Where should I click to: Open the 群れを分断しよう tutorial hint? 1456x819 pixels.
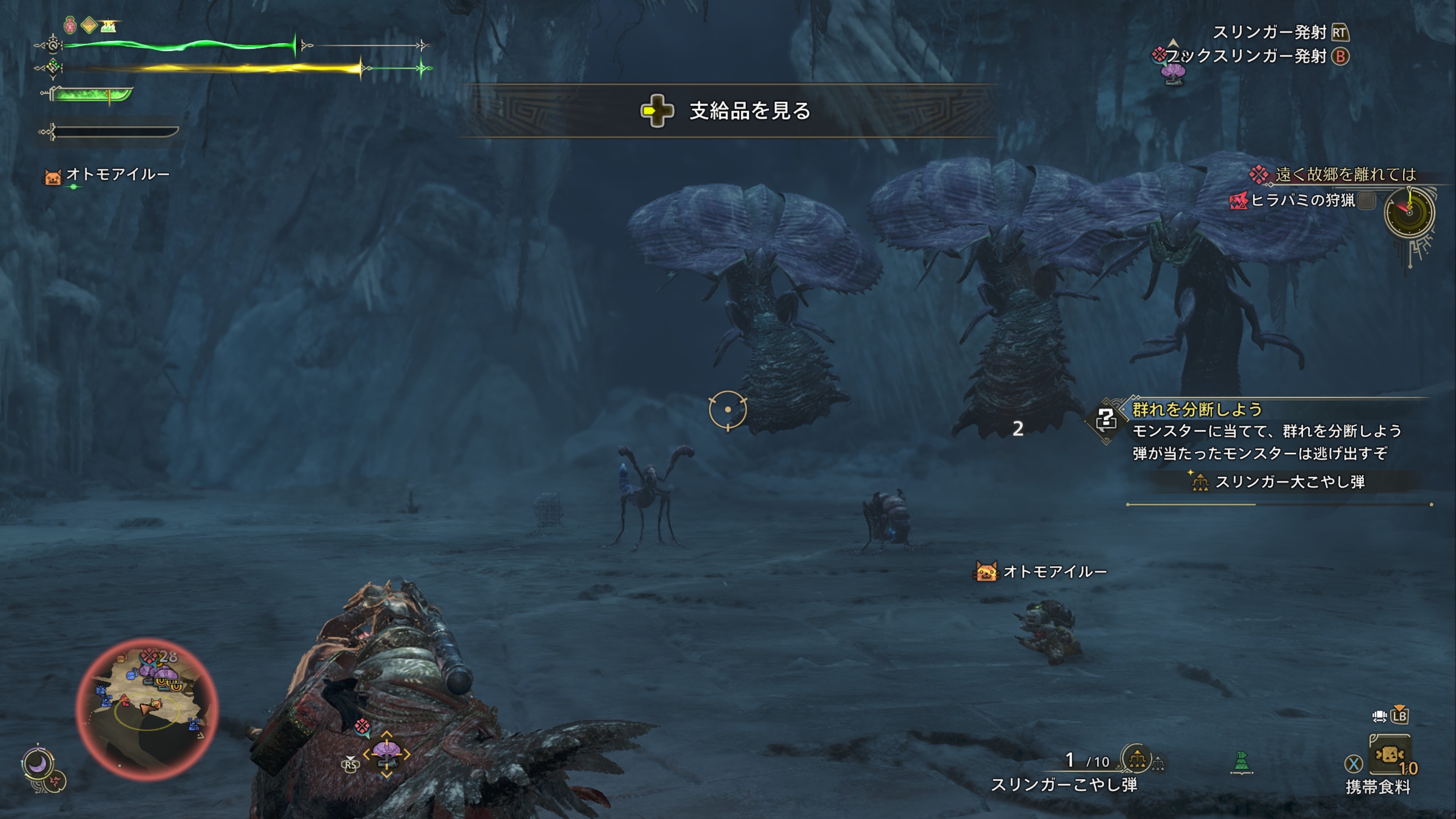pyautogui.click(x=1197, y=409)
